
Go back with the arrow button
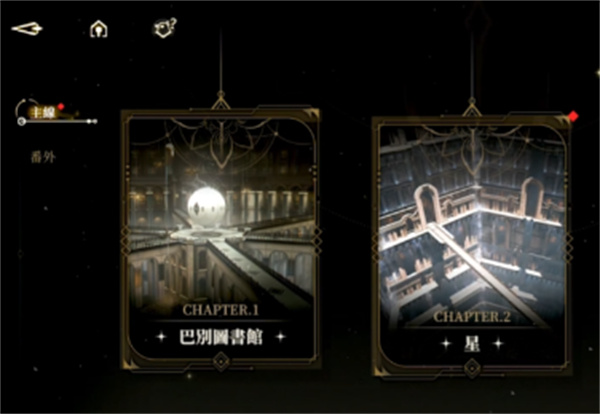click(x=27, y=28)
